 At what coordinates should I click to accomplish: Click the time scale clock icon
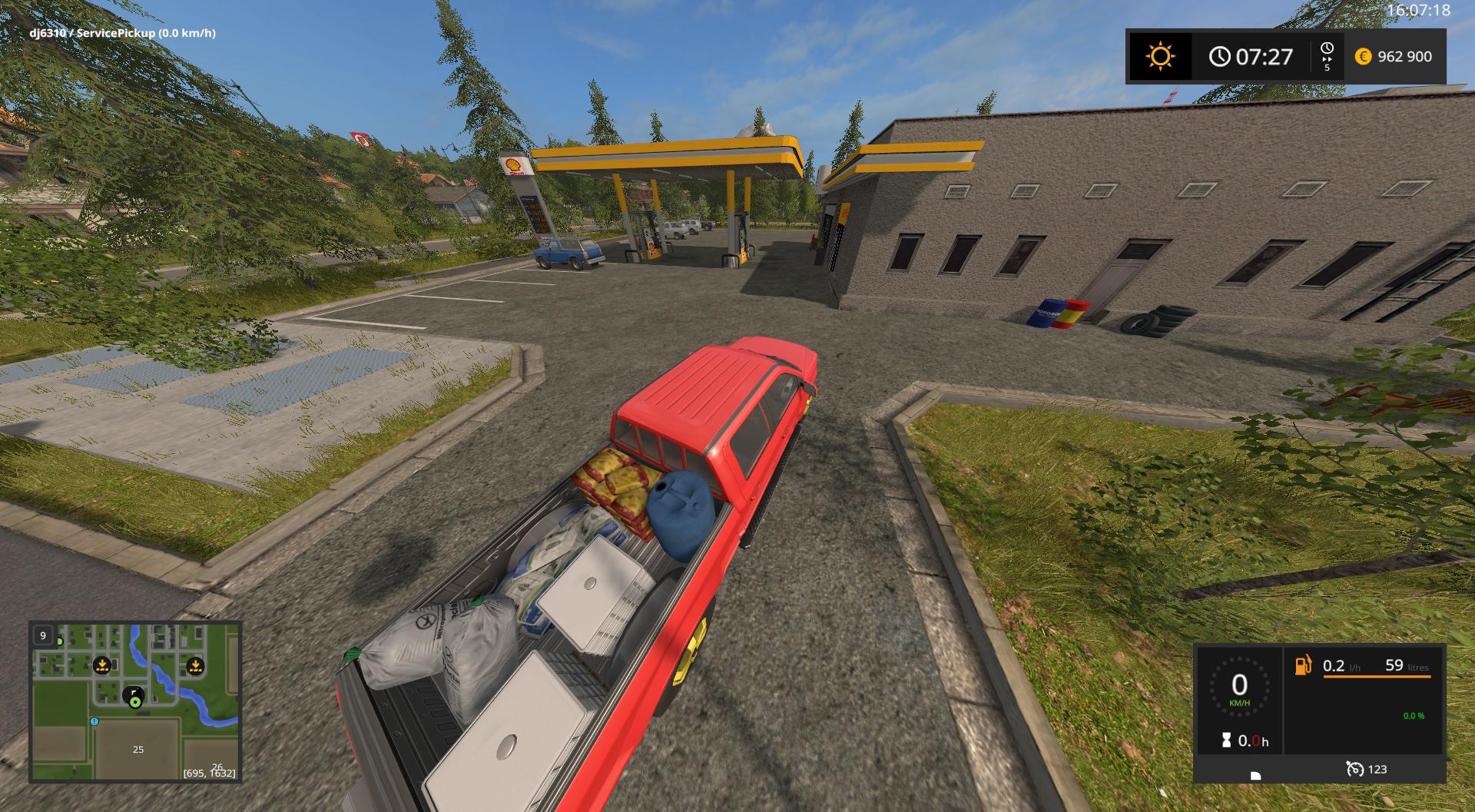coord(1327,48)
